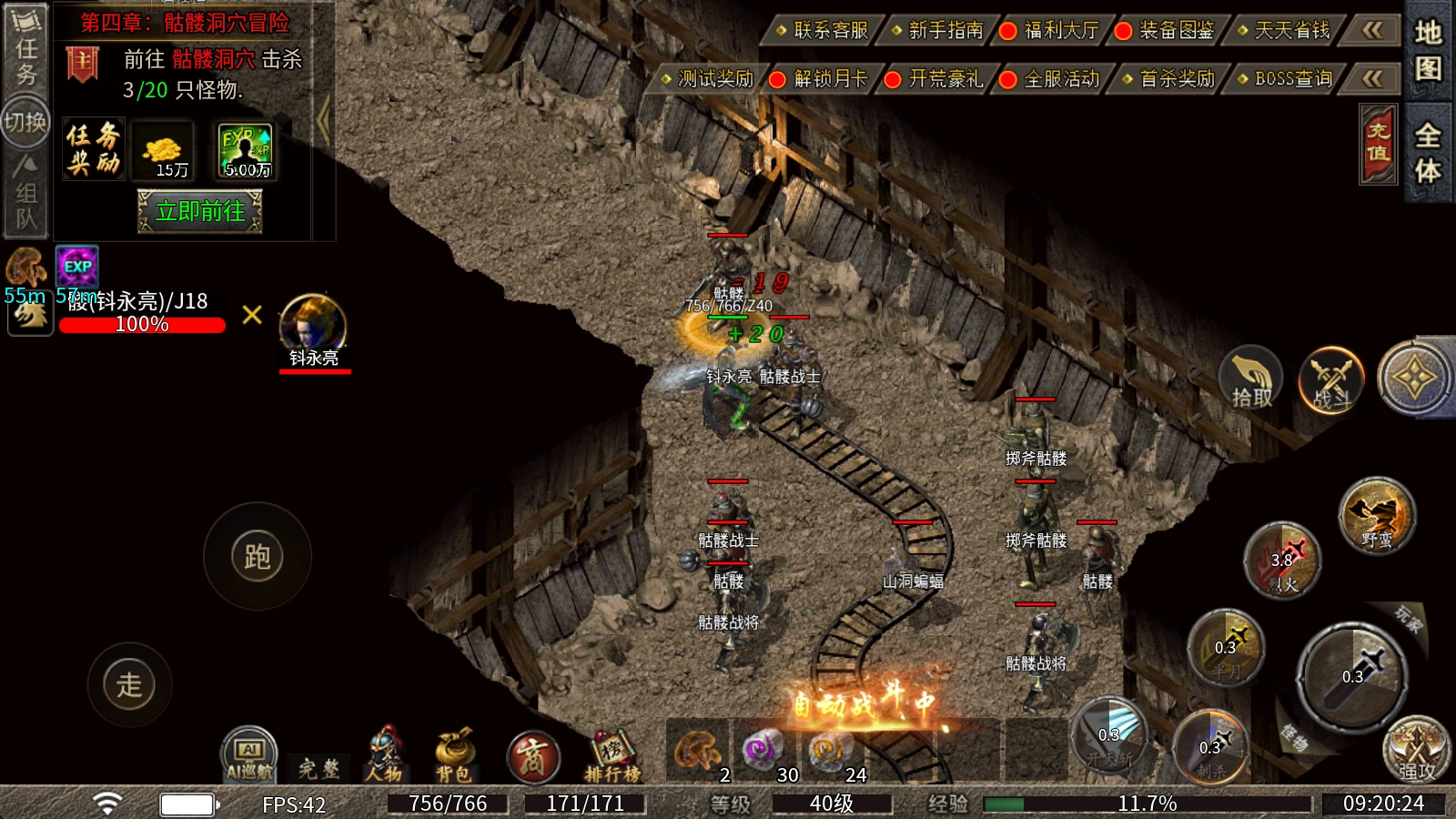The height and width of the screenshot is (819, 1456).
Task: Open the 联系客服 customer service menu
Action: pos(824,31)
